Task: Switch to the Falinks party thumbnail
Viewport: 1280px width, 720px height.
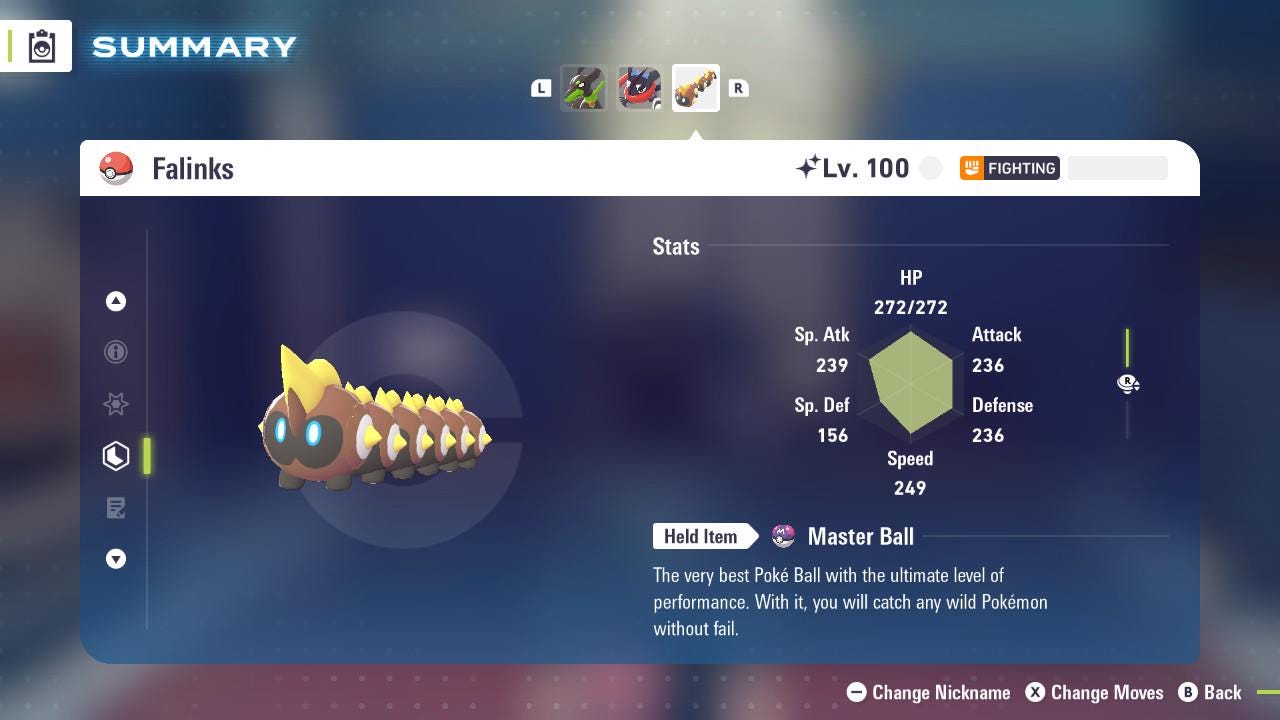Action: click(696, 88)
